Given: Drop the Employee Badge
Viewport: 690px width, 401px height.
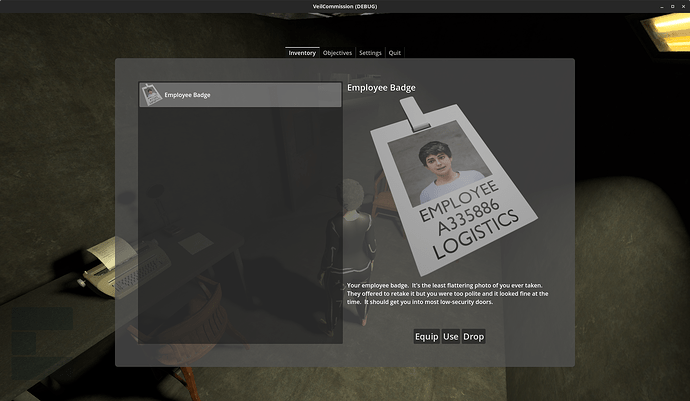Looking at the screenshot, I should (474, 337).
